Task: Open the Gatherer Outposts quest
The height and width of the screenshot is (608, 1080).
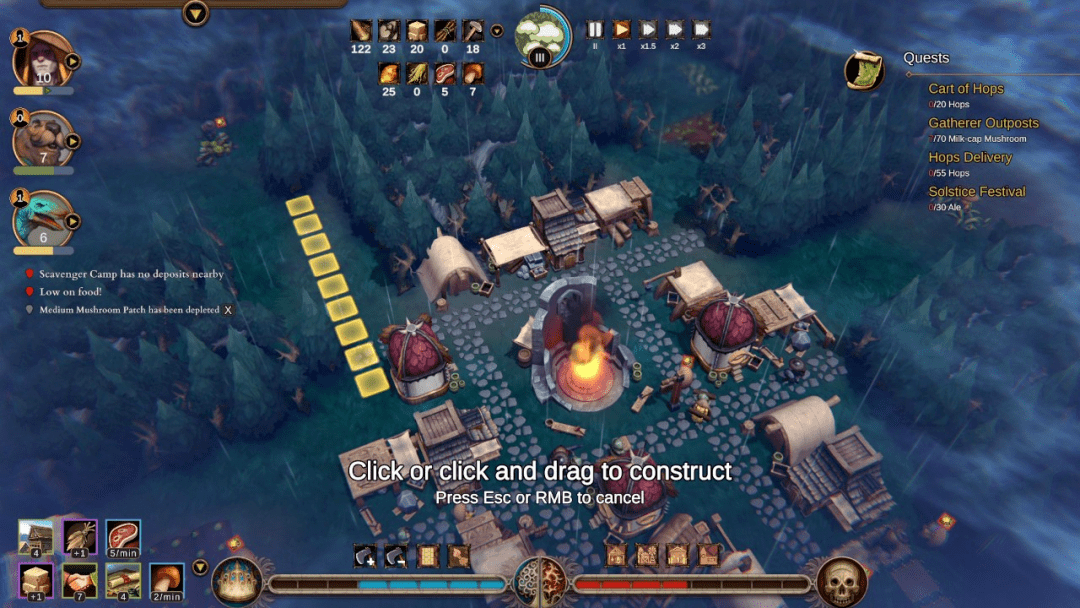Action: [x=983, y=123]
